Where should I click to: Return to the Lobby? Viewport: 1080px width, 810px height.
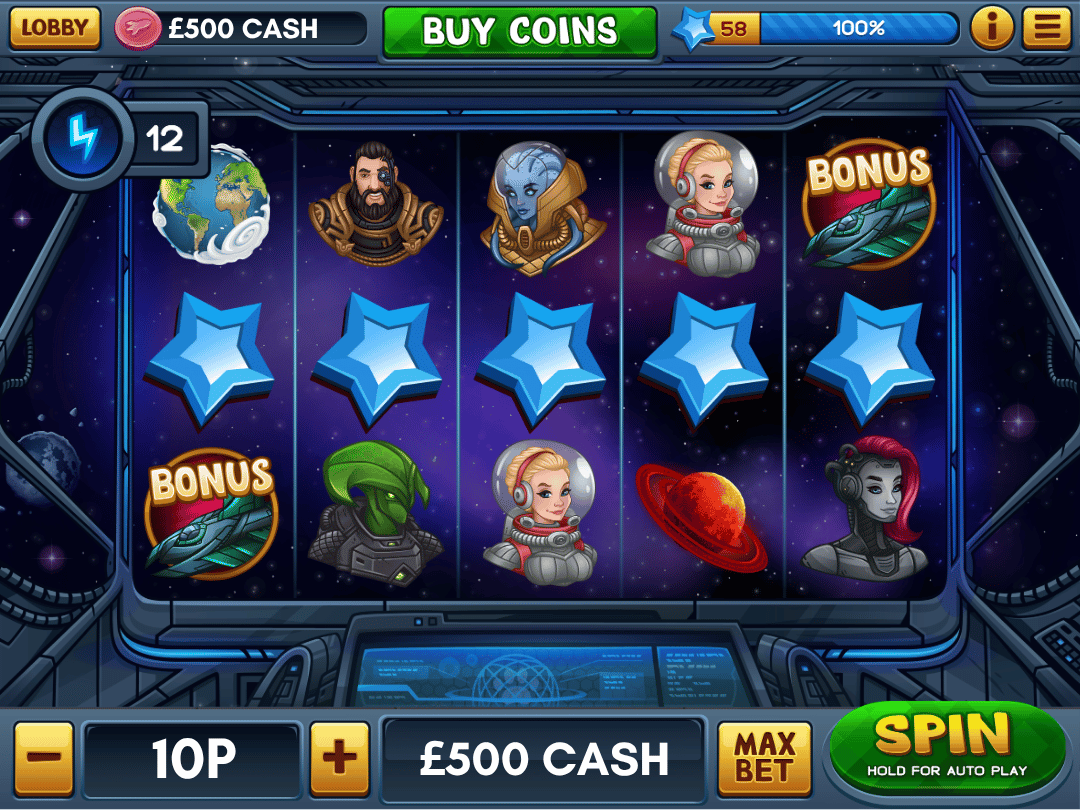55,28
